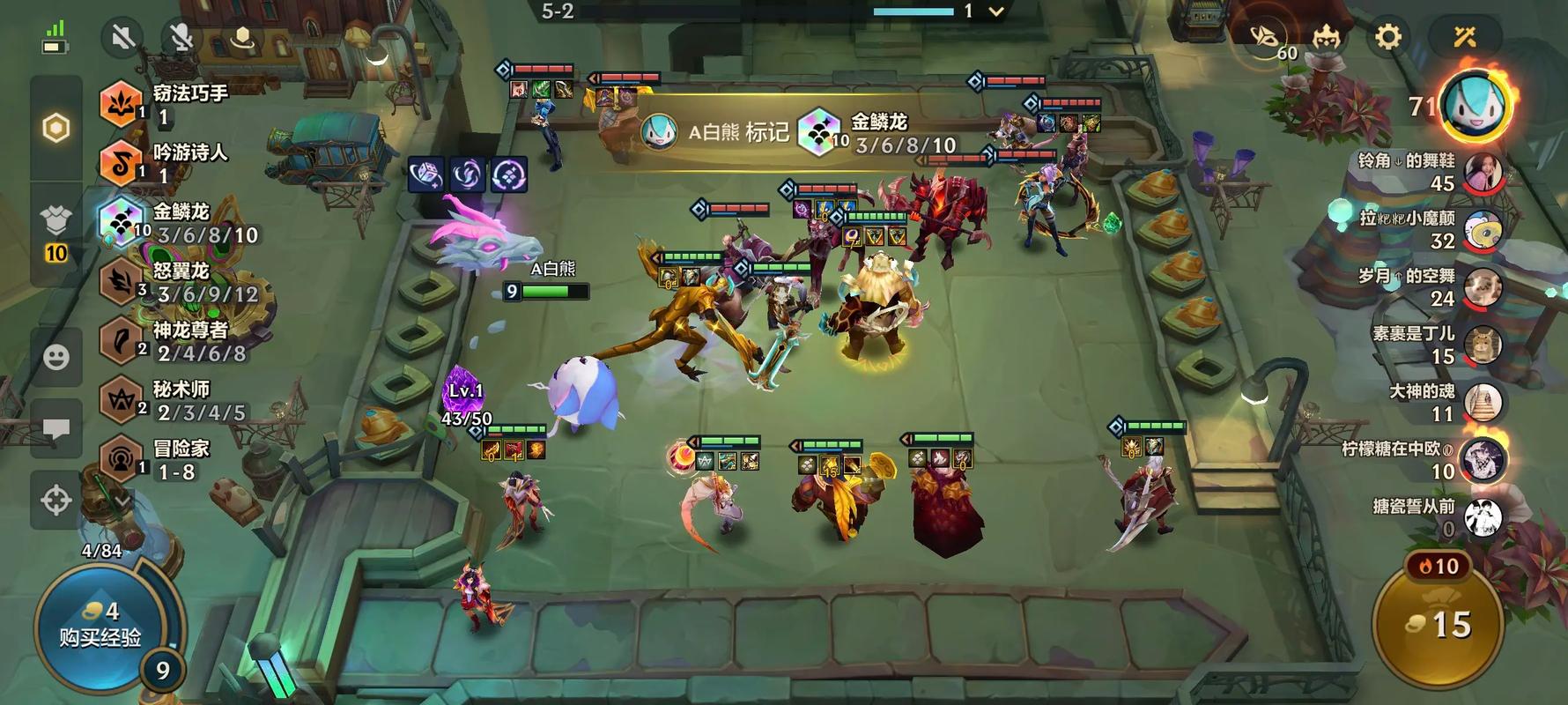This screenshot has width=1568, height=705.
Task: View player 铃角的舞鞋's board
Action: point(1483,172)
